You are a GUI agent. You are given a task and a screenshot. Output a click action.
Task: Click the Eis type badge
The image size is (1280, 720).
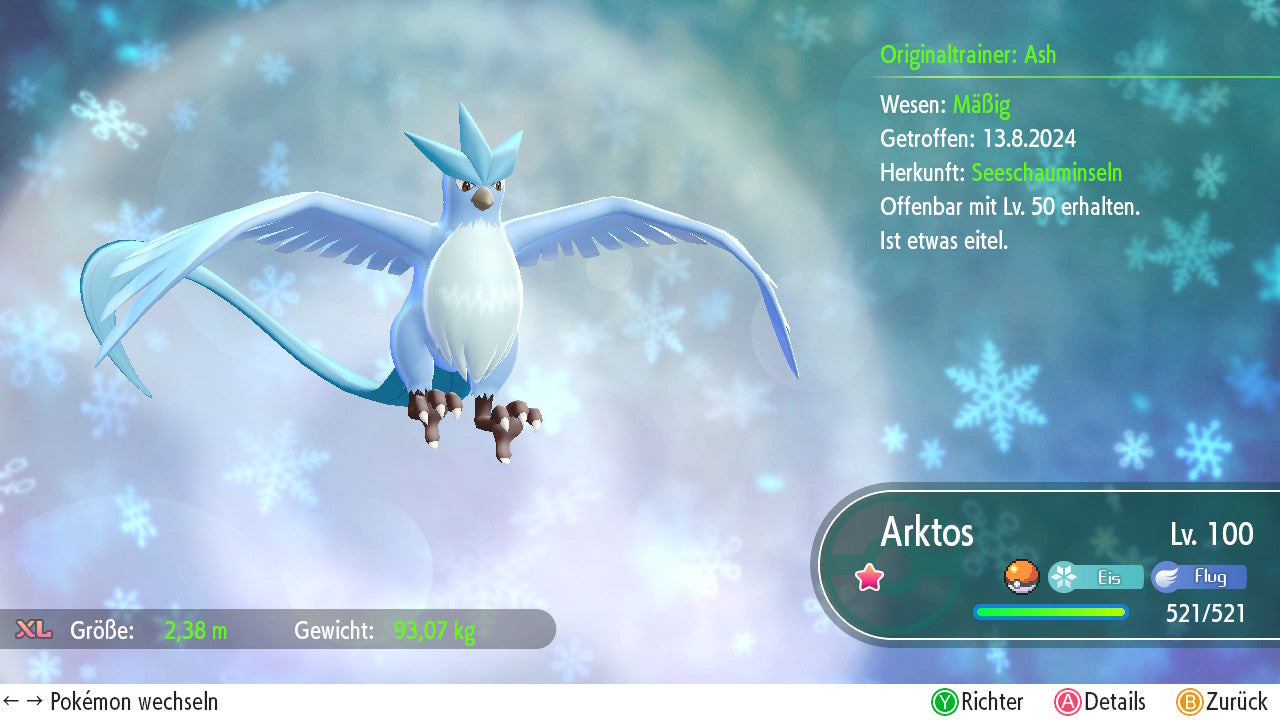1096,577
